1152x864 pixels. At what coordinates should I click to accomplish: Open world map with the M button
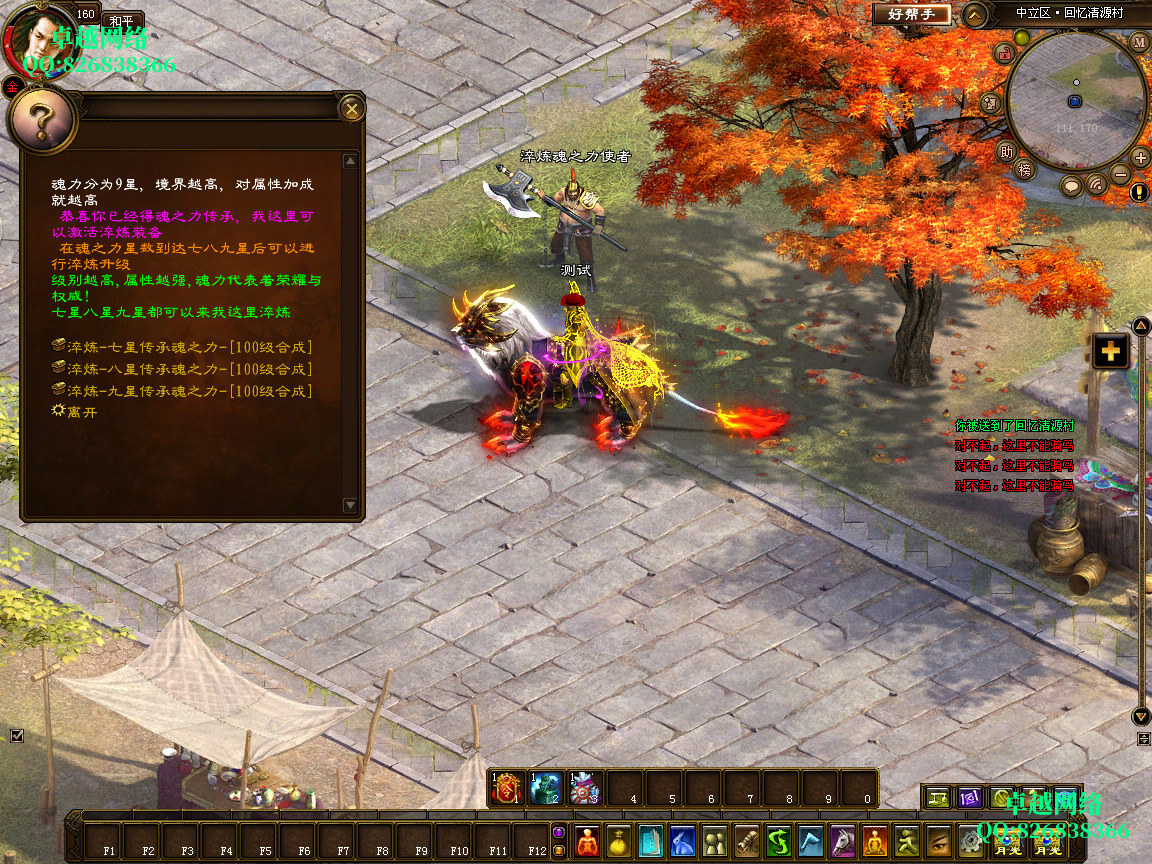tap(1140, 42)
